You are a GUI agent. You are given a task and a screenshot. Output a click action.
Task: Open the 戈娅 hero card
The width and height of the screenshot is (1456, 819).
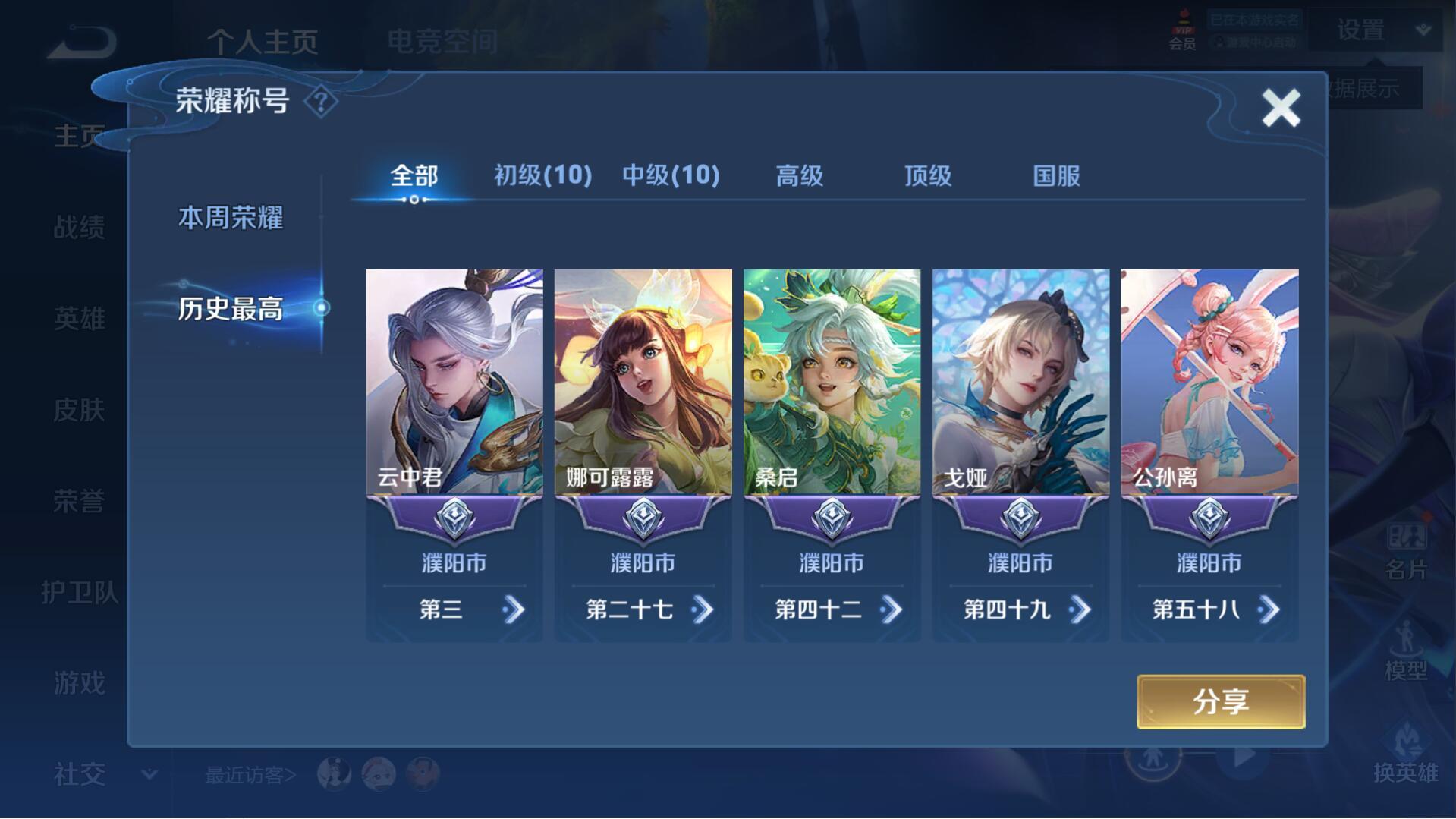tap(1020, 382)
